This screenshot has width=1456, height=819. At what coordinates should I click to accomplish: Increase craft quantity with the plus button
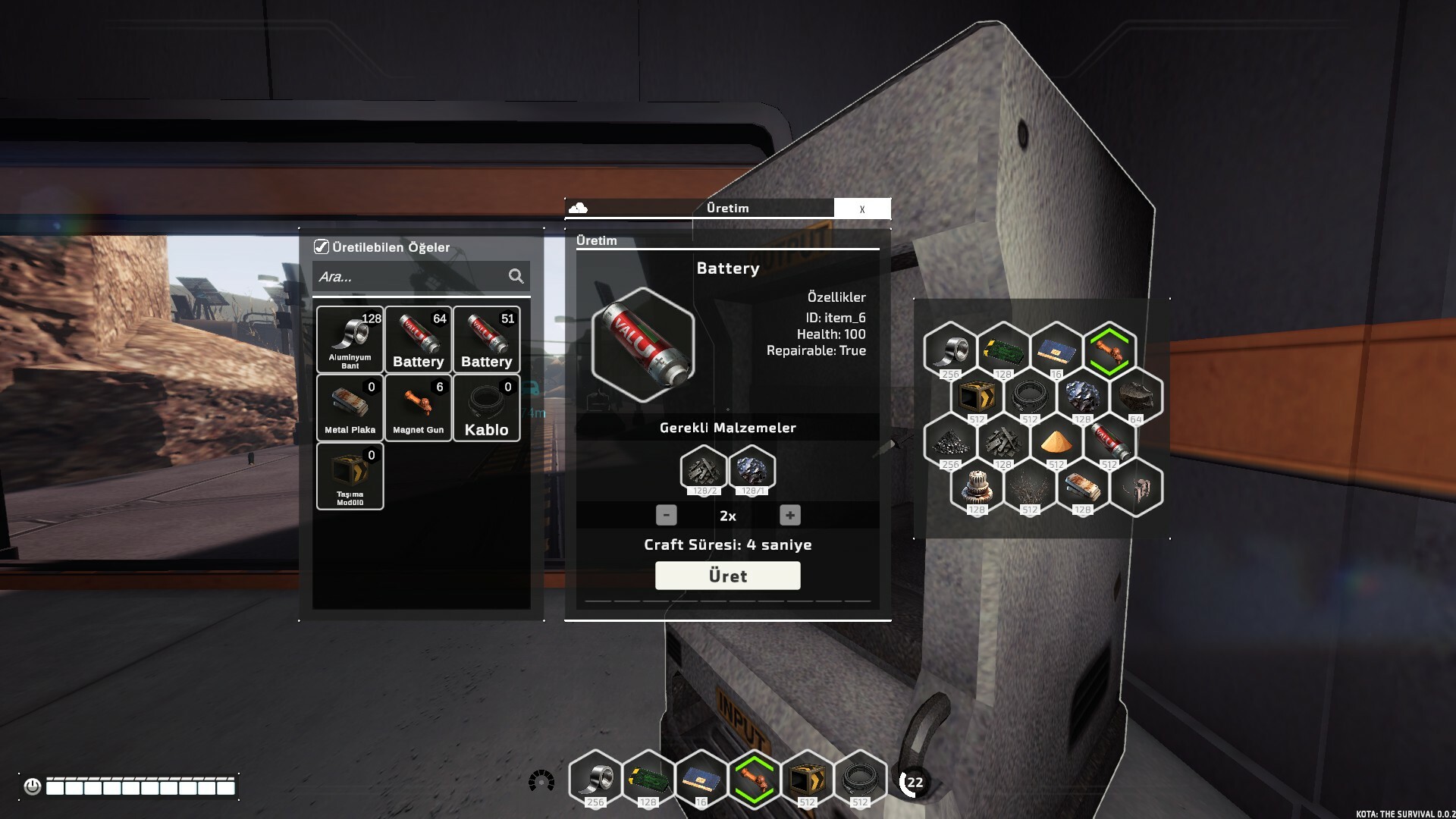tap(789, 516)
